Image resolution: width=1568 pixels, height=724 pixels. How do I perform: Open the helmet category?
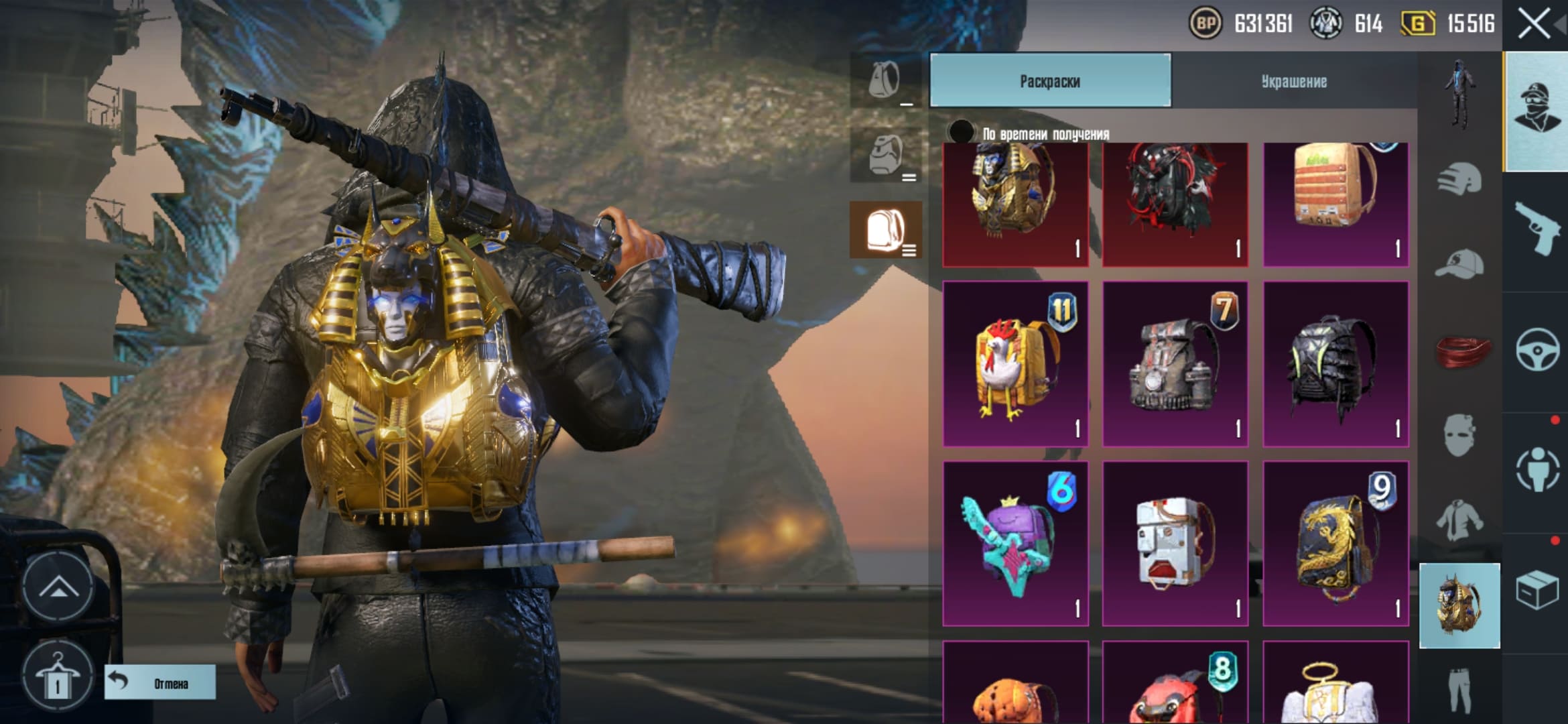coord(1459,178)
